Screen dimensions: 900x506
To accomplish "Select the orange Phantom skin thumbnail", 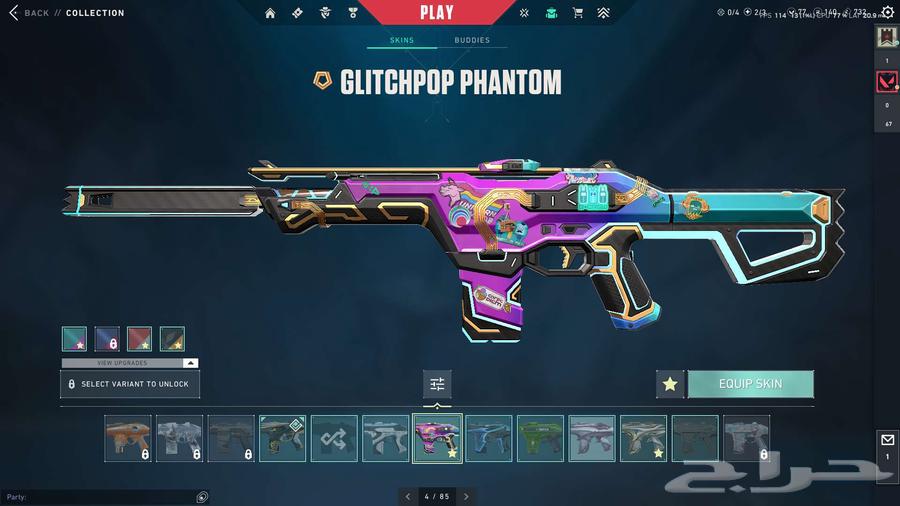I will pos(128,438).
